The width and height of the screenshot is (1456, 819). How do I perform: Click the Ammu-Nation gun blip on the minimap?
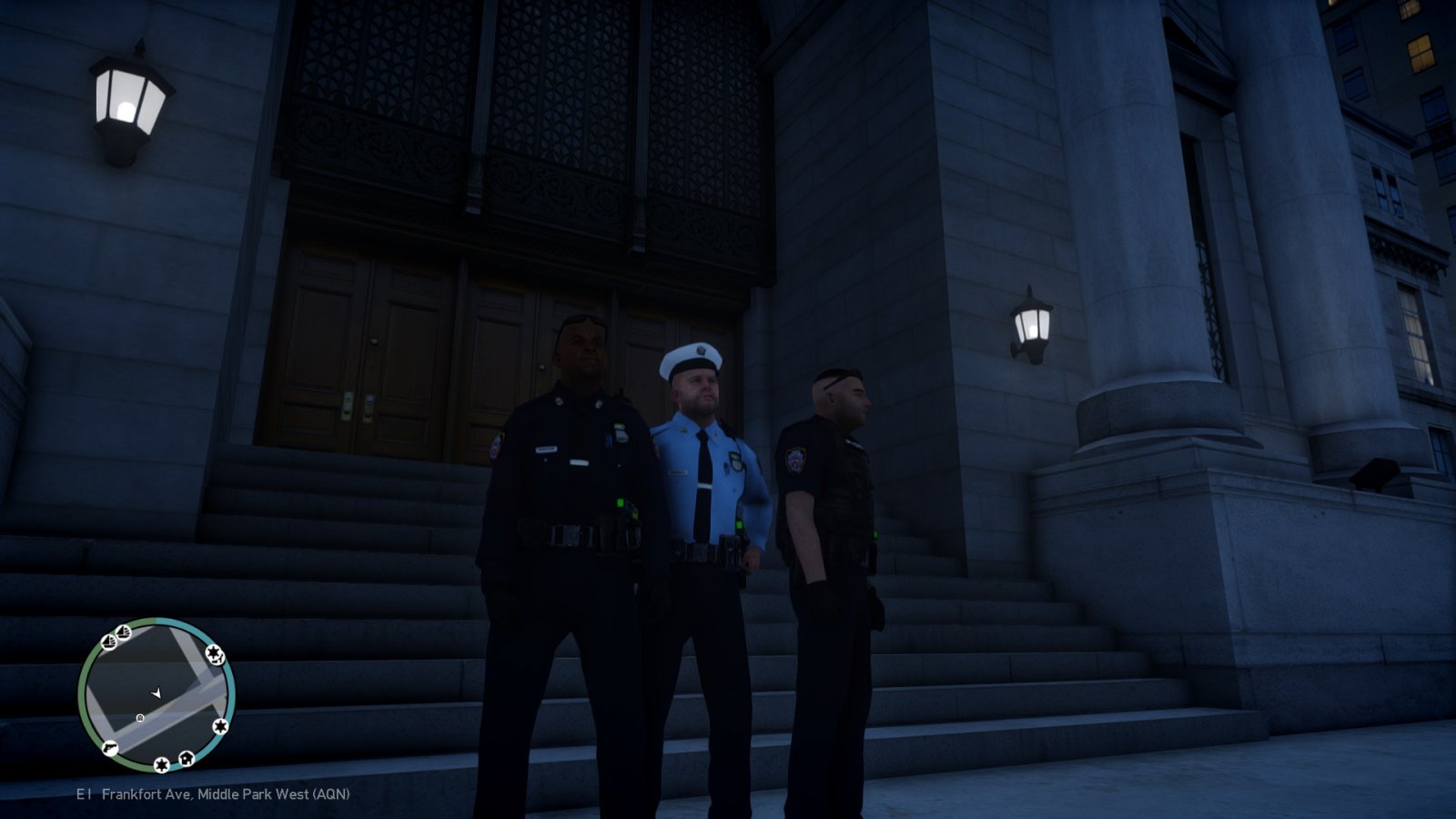(x=110, y=748)
